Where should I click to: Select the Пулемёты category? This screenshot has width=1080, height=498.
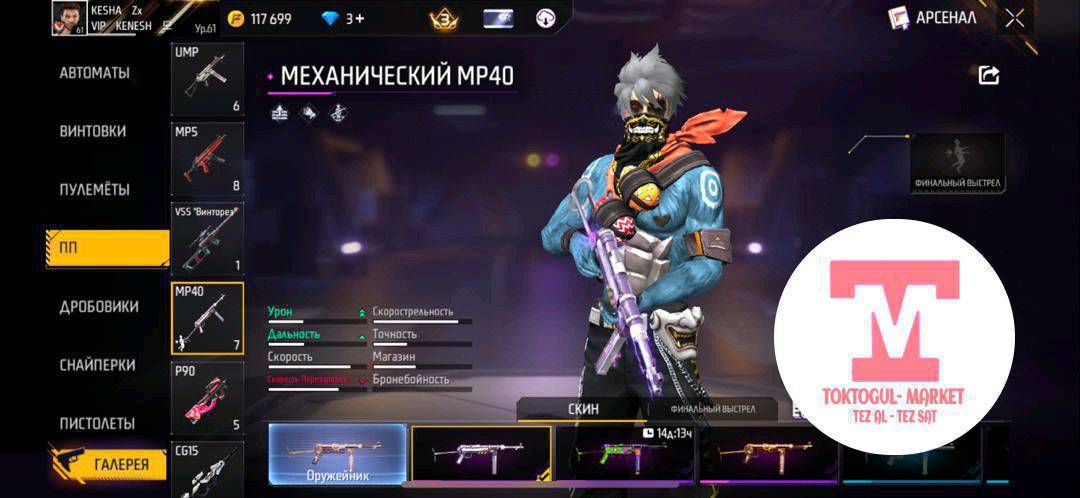click(94, 189)
